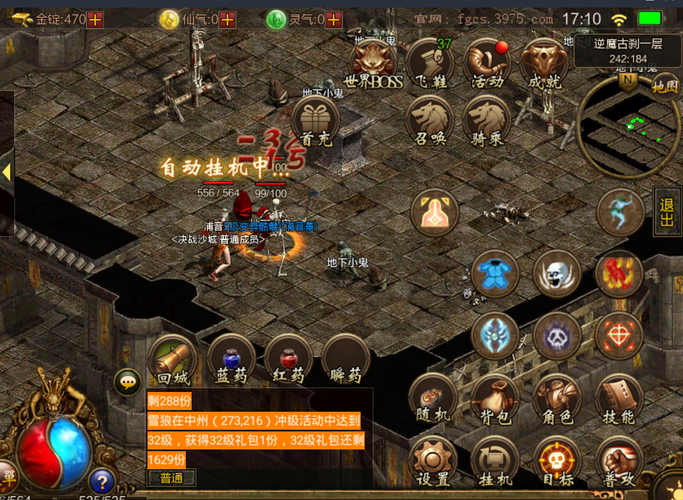Use the 红药 health potion
This screenshot has width=683, height=500.
(288, 360)
